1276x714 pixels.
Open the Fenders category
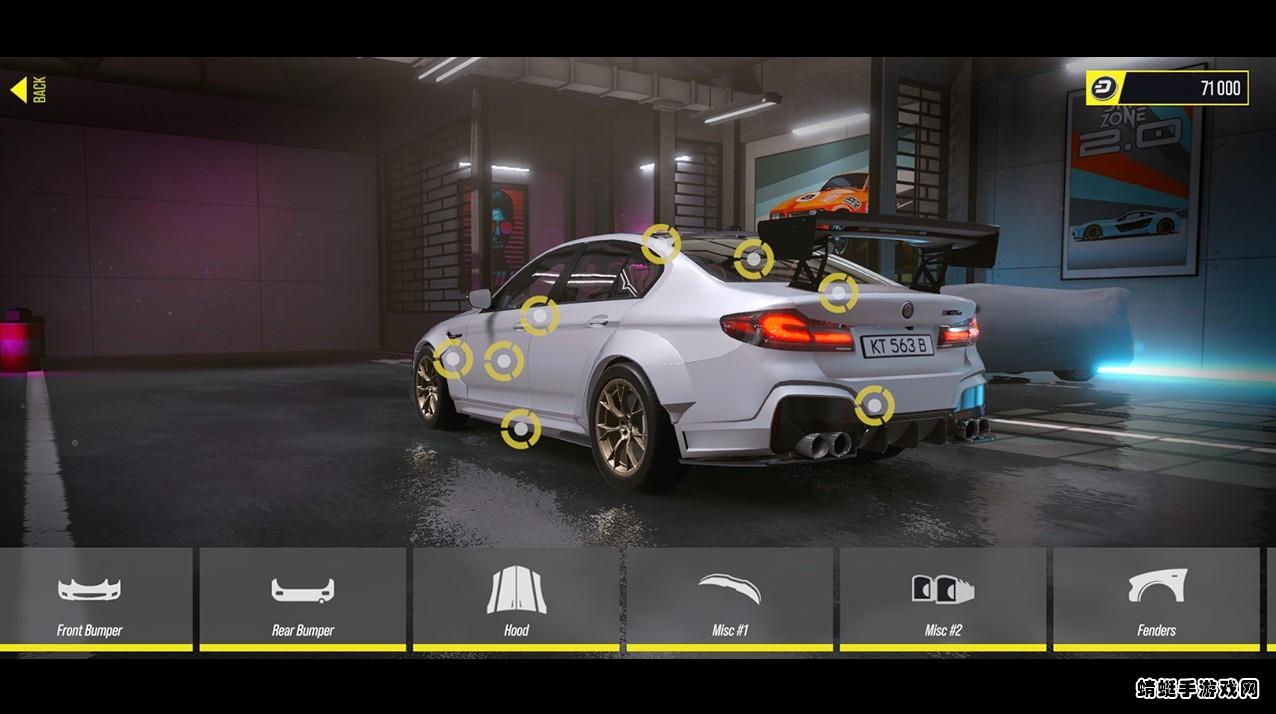tap(1156, 599)
